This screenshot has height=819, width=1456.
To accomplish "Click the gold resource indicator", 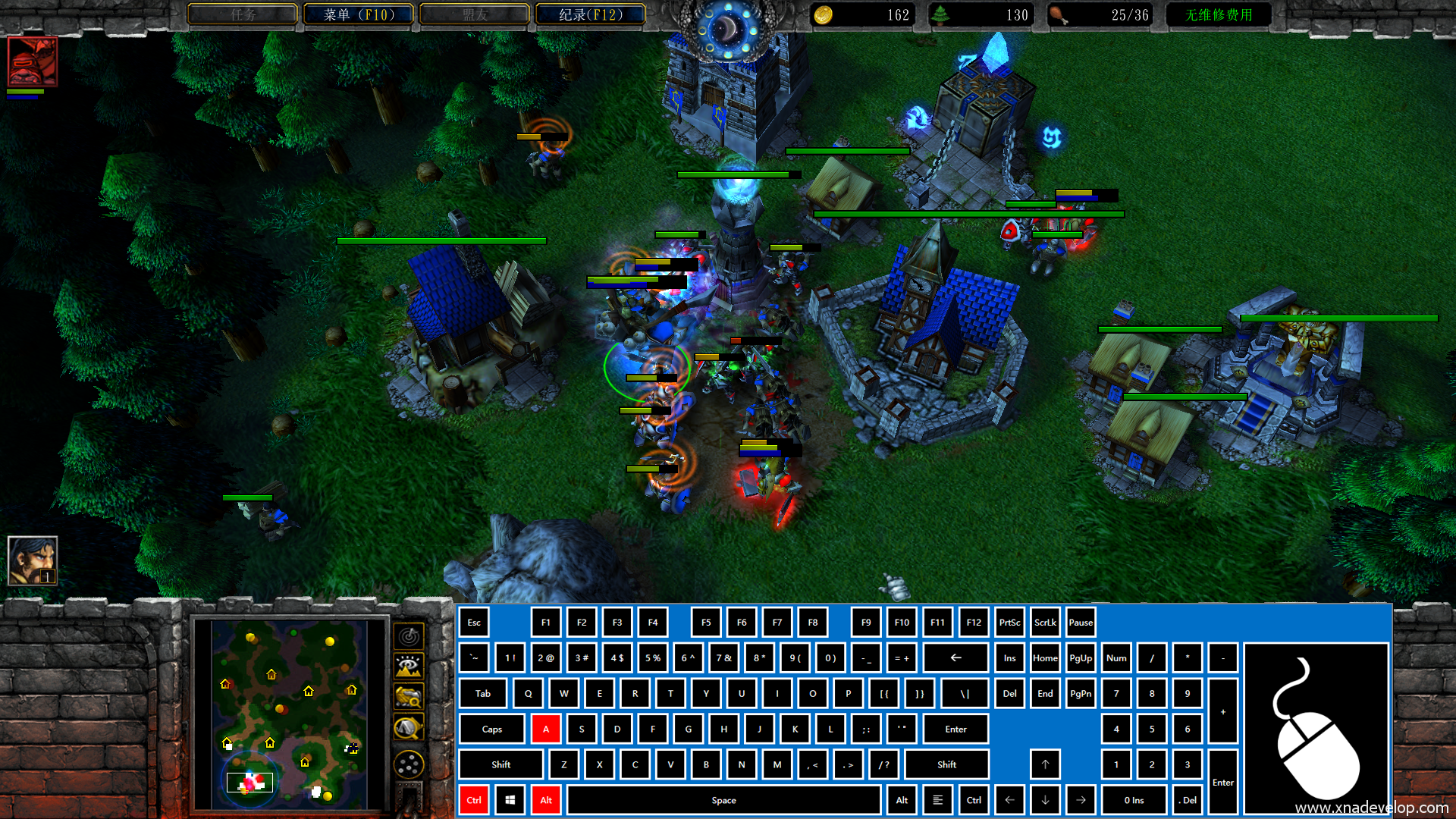I will (864, 14).
